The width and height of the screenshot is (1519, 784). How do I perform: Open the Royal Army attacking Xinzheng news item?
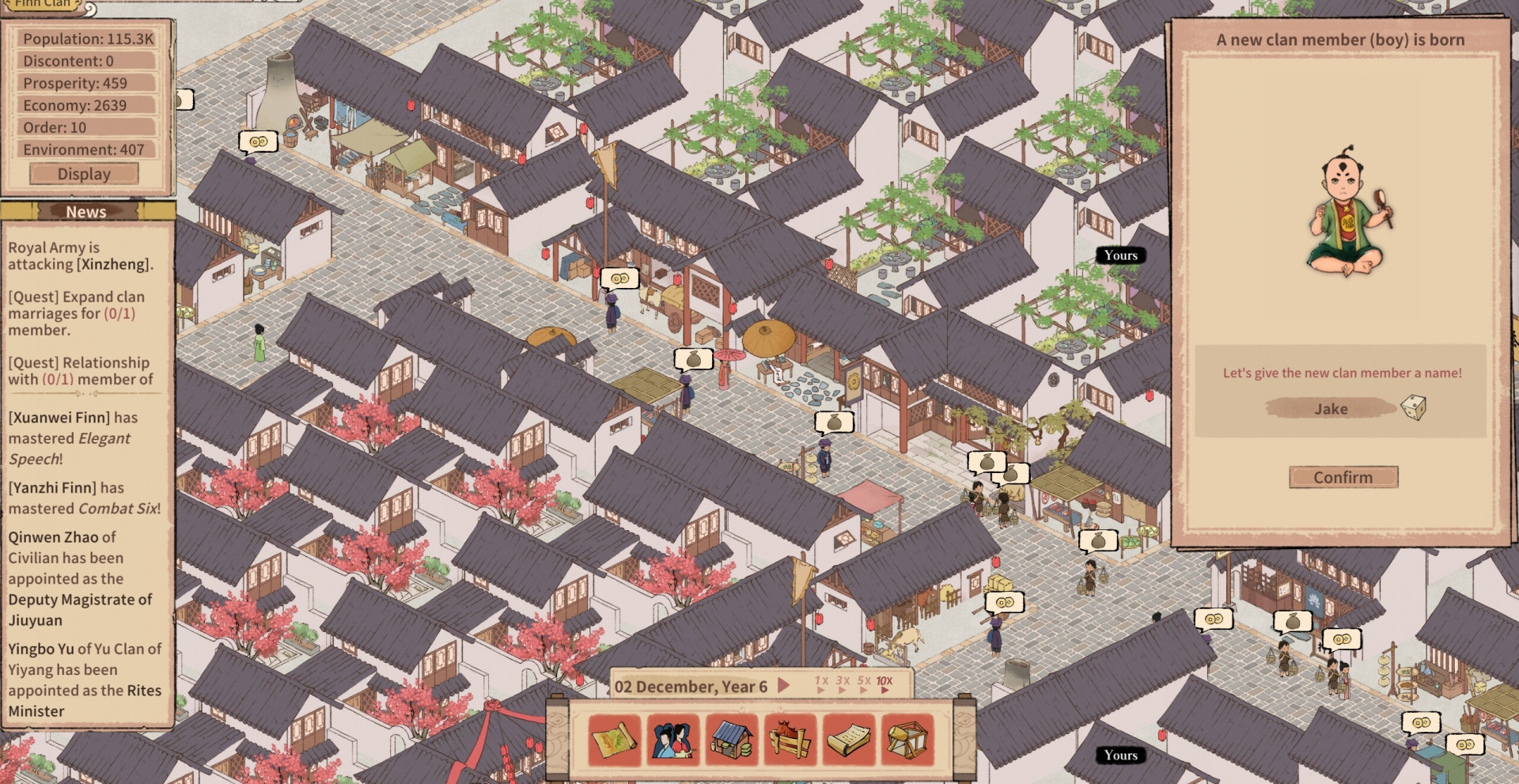[81, 256]
